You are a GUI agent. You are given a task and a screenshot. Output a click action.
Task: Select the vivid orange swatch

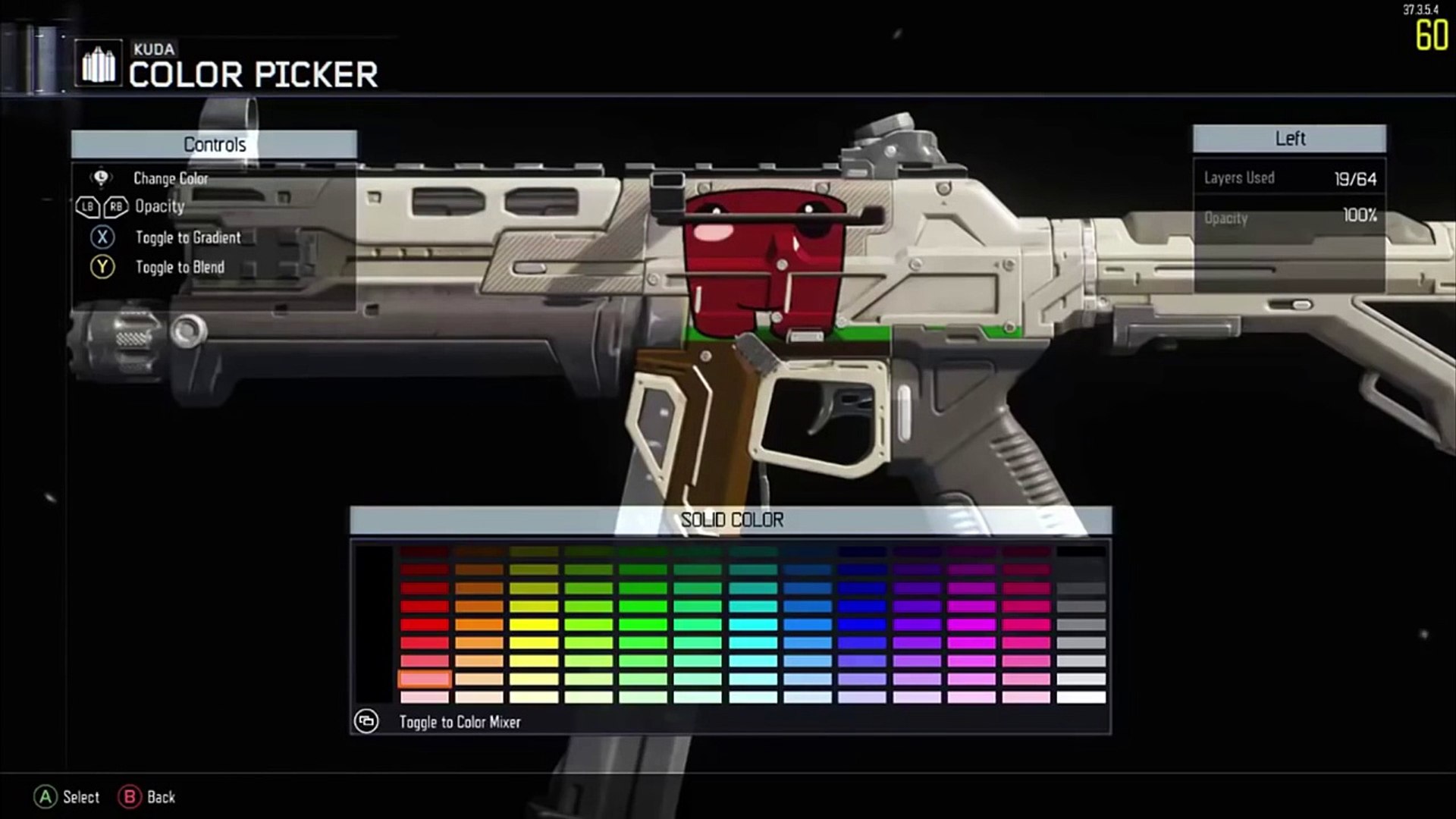(479, 624)
